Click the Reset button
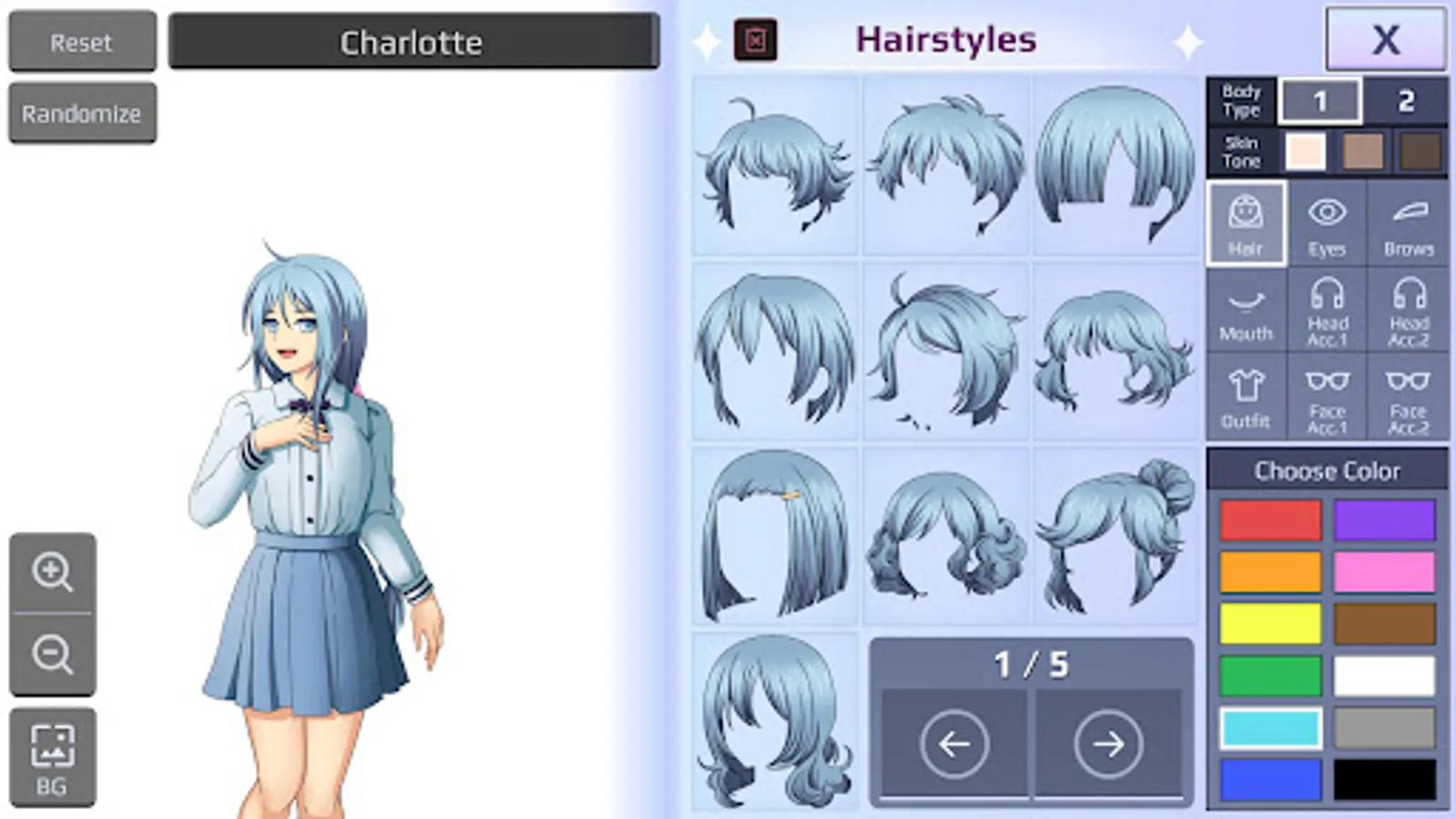The width and height of the screenshot is (1456, 819). click(x=81, y=41)
